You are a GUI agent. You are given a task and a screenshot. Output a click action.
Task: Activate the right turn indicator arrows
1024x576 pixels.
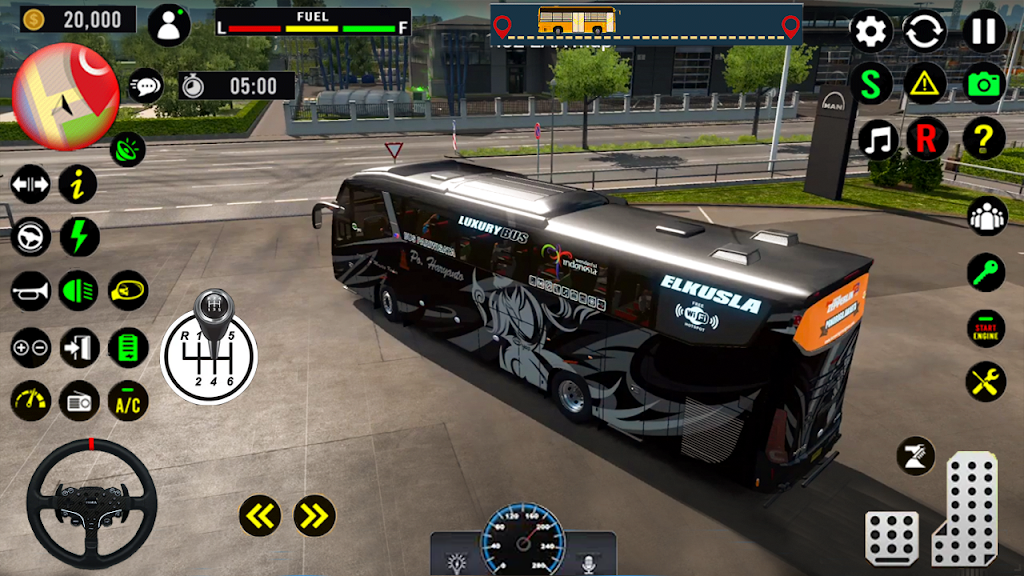tap(314, 515)
